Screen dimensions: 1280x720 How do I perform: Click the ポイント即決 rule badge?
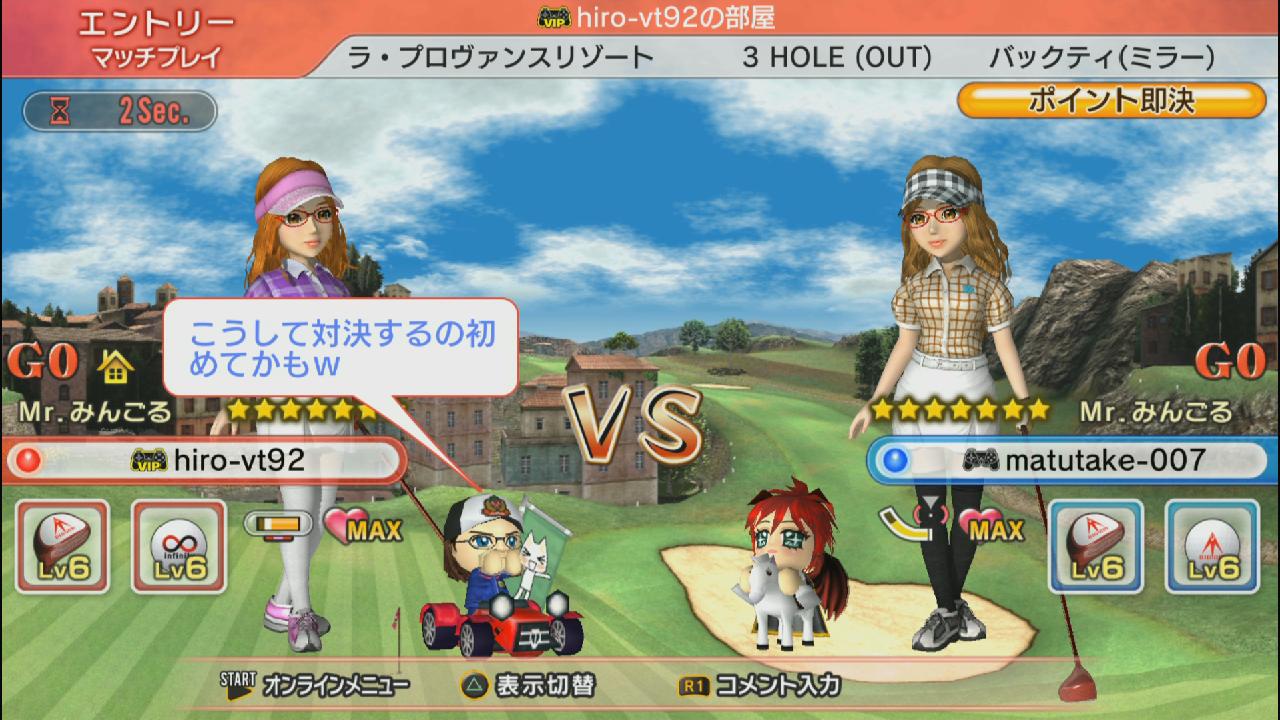point(1111,101)
